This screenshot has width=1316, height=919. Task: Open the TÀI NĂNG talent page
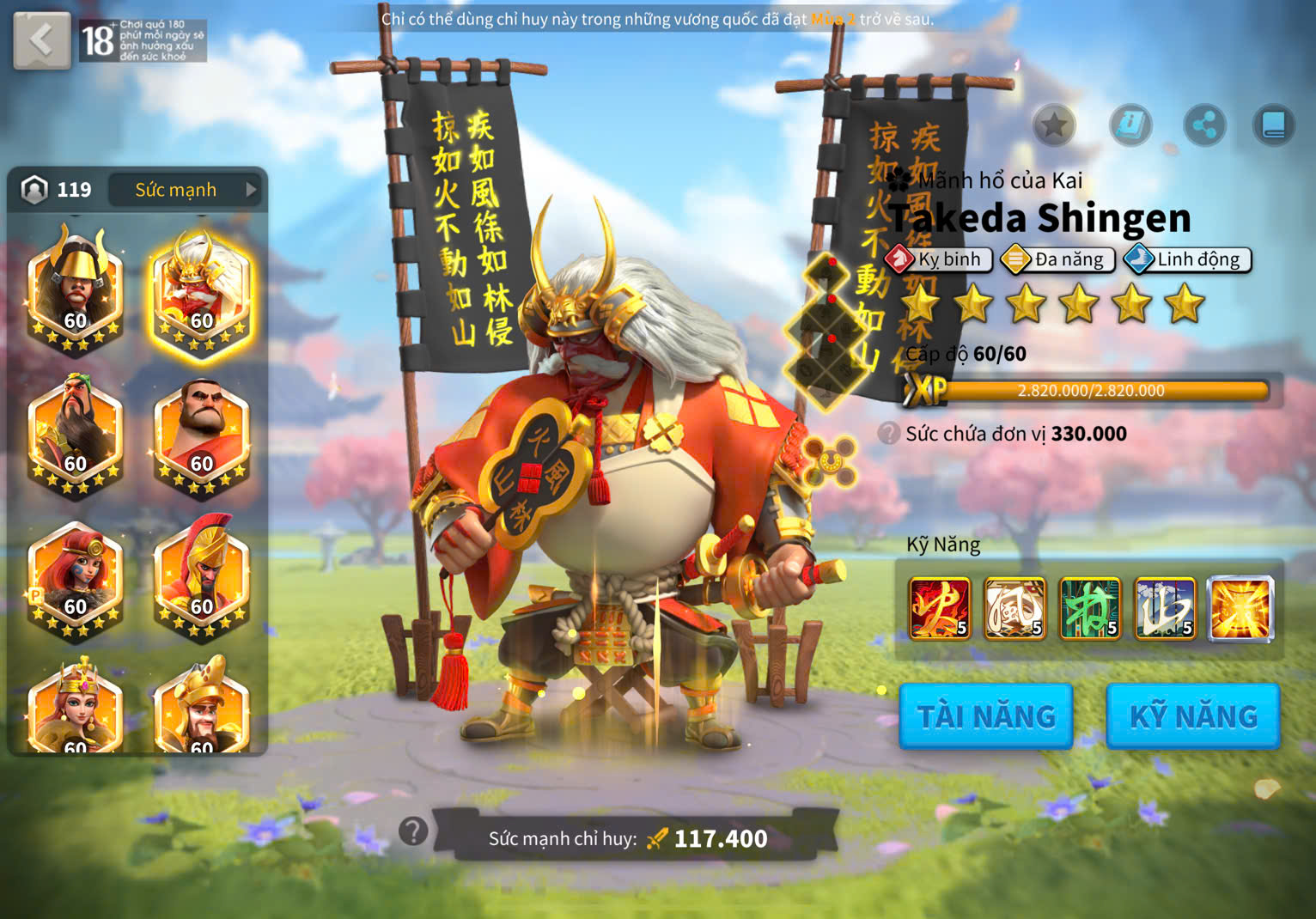(985, 716)
